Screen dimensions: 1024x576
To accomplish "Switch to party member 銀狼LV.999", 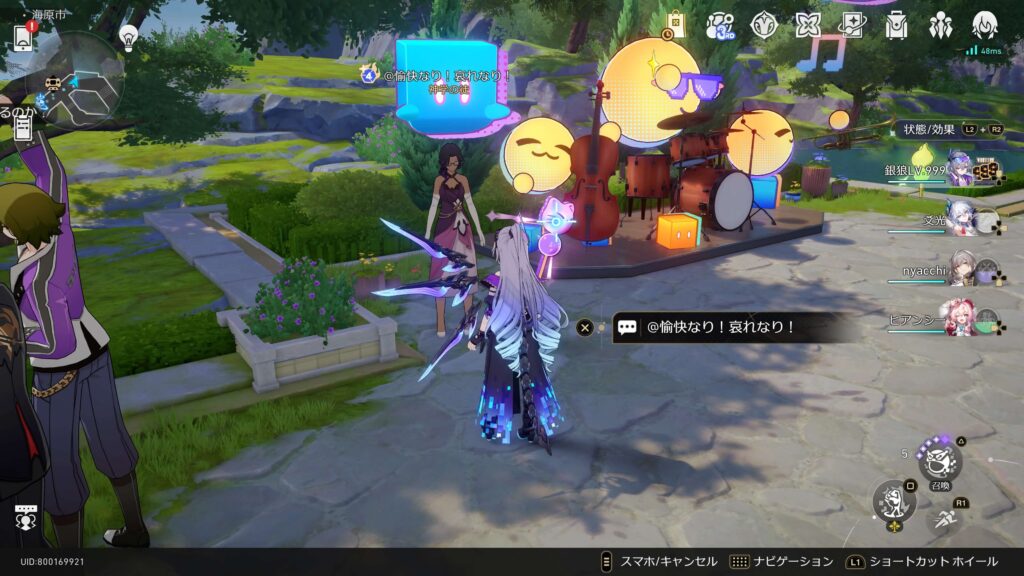I will [960, 170].
